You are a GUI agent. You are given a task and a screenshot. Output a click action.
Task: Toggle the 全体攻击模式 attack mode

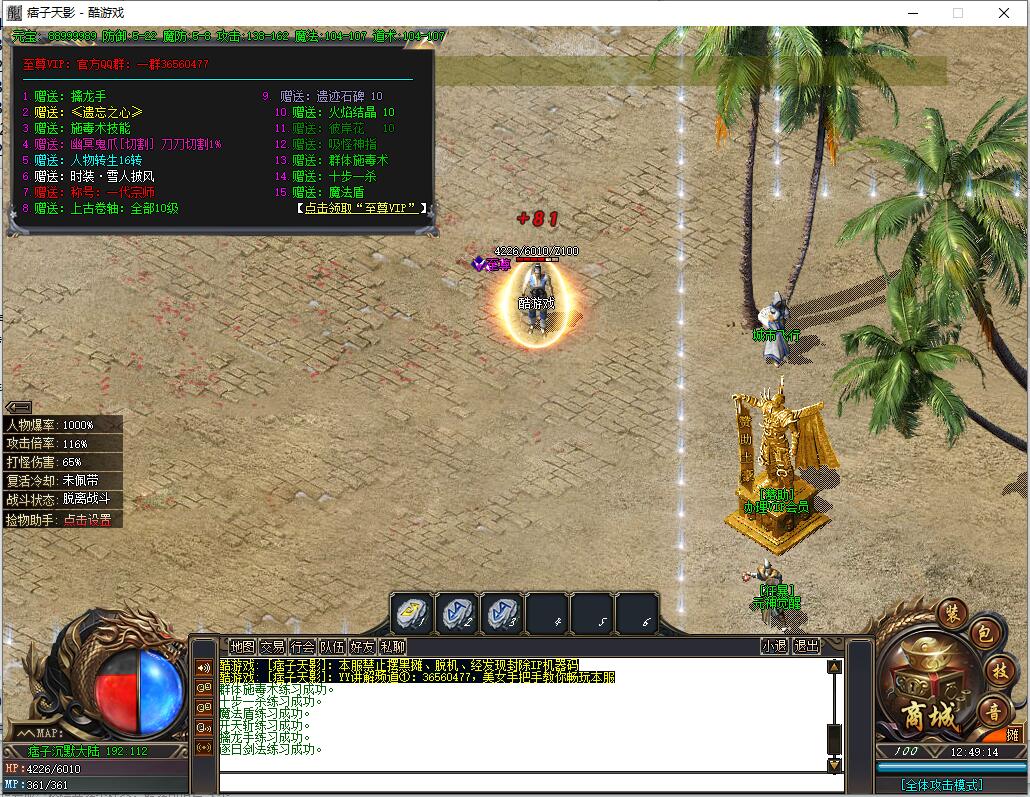(941, 785)
